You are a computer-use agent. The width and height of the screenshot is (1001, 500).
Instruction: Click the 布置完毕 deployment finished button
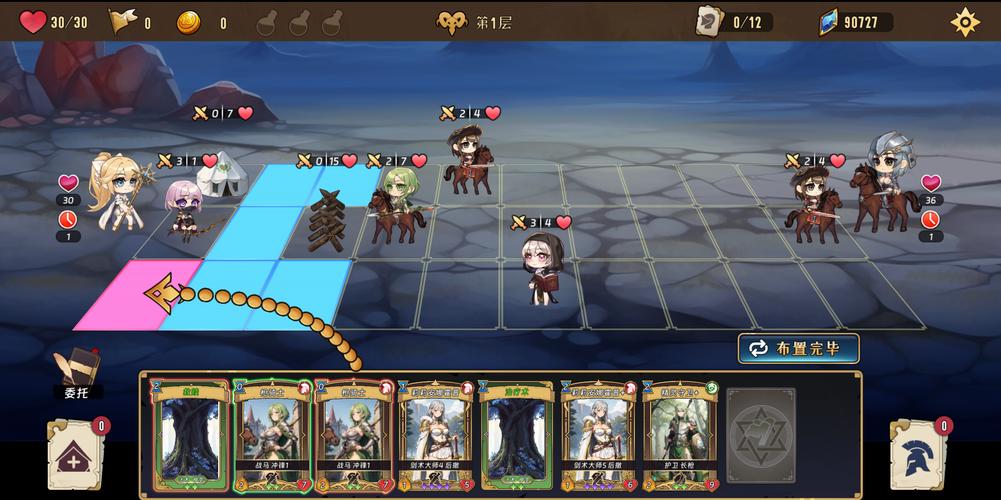(x=798, y=348)
